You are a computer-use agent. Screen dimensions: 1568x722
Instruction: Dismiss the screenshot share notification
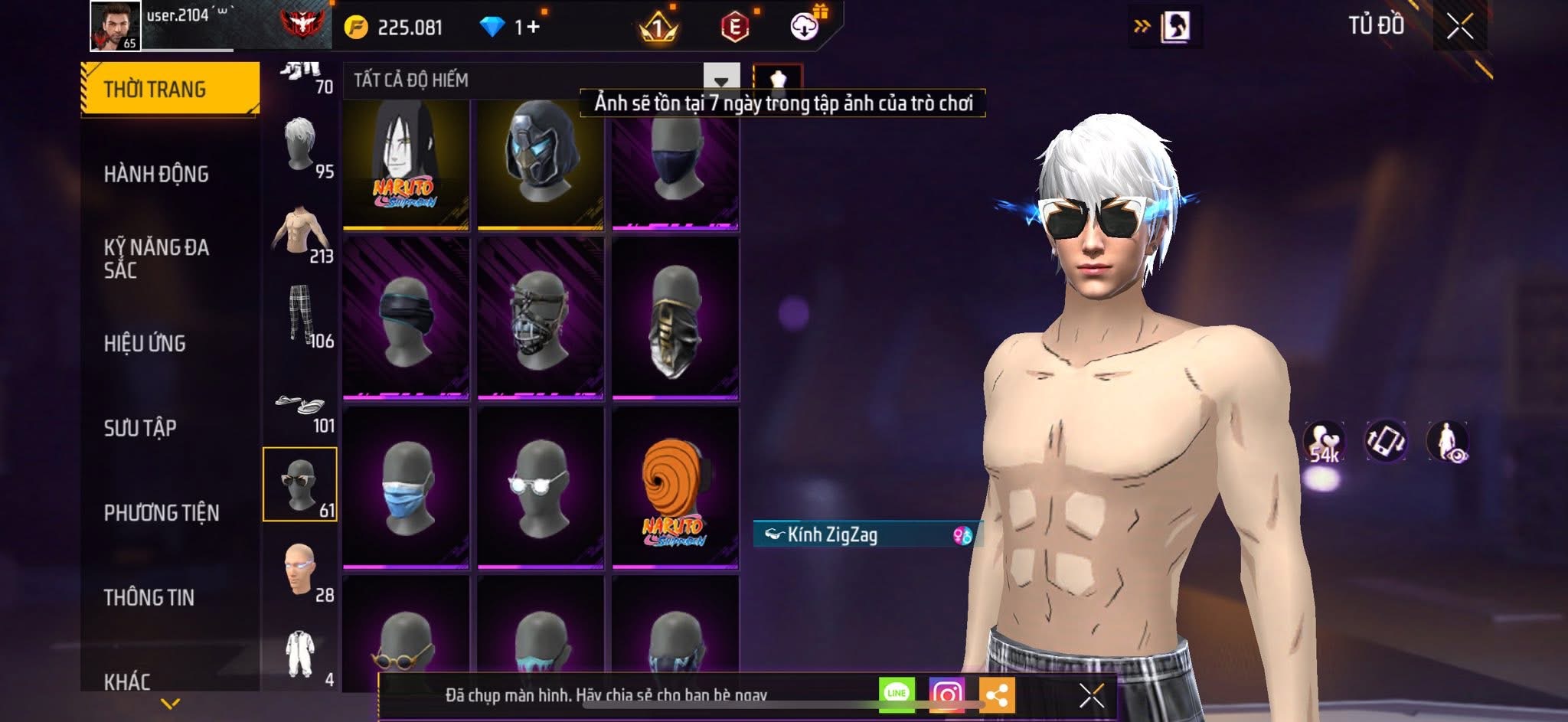pyautogui.click(x=1091, y=695)
